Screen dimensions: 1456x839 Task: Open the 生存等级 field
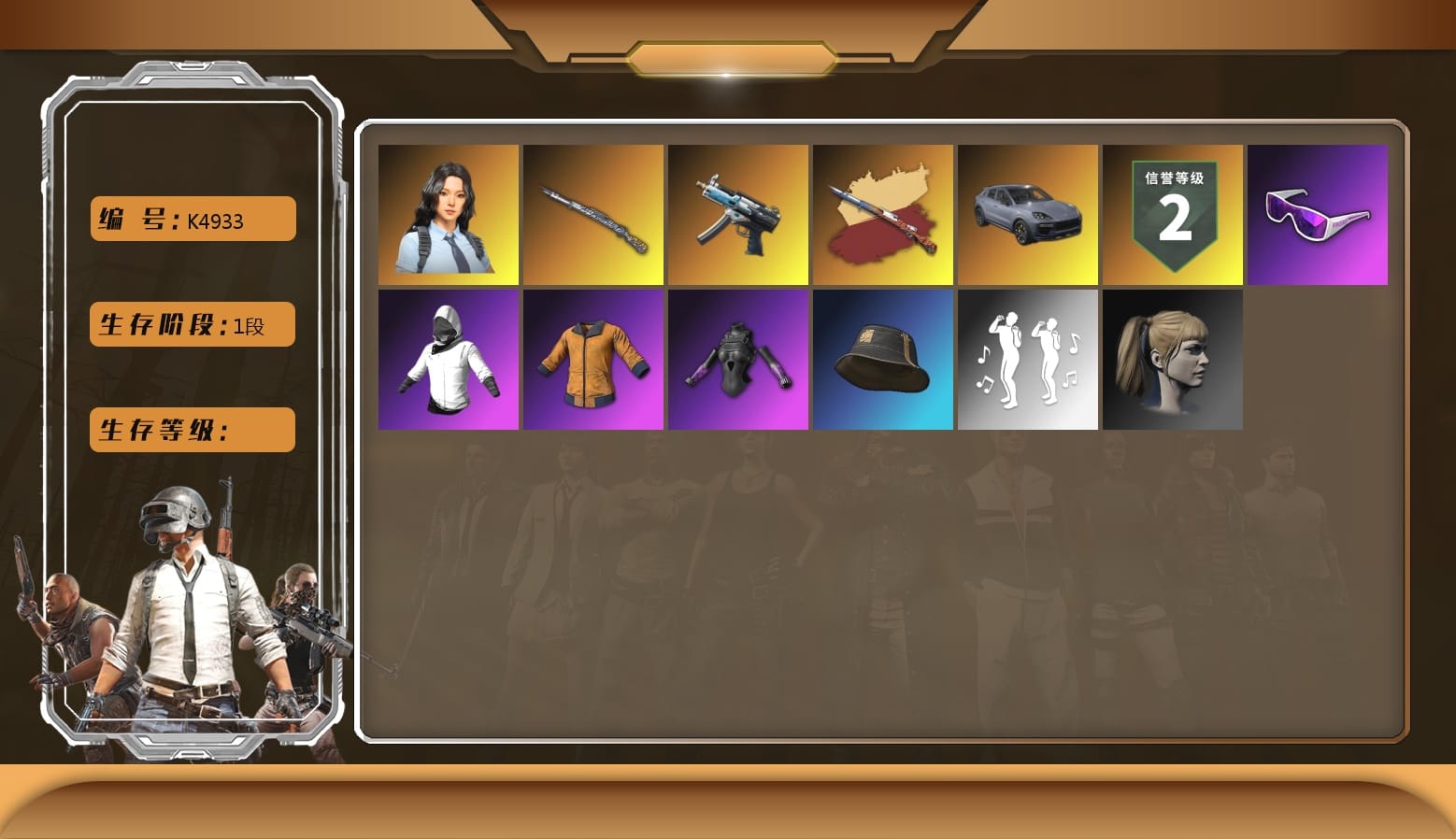coord(191,430)
